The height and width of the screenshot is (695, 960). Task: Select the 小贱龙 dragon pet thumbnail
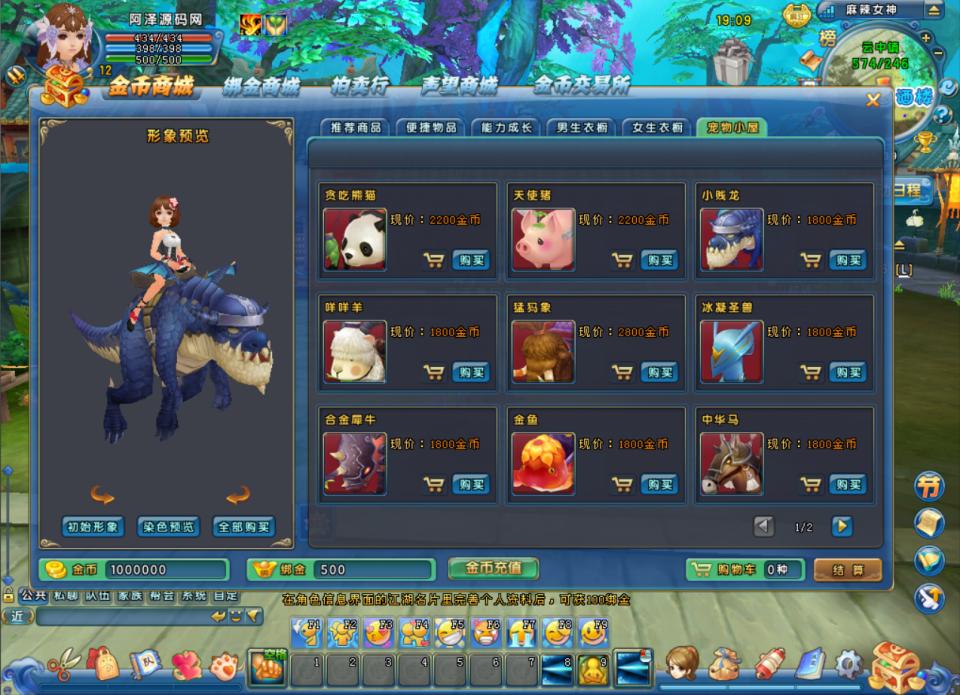point(731,239)
